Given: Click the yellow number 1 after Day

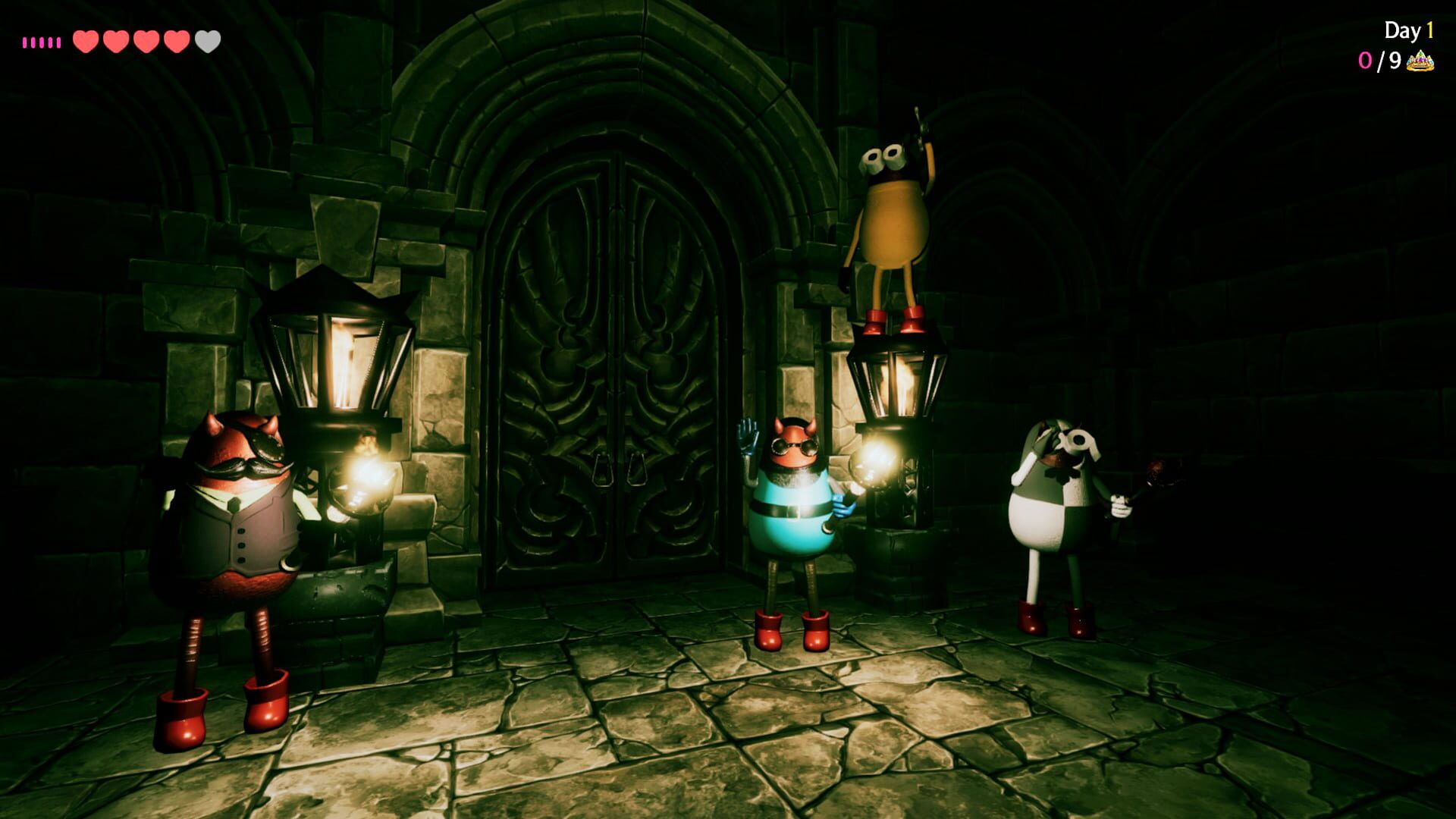Looking at the screenshot, I should click(1431, 30).
